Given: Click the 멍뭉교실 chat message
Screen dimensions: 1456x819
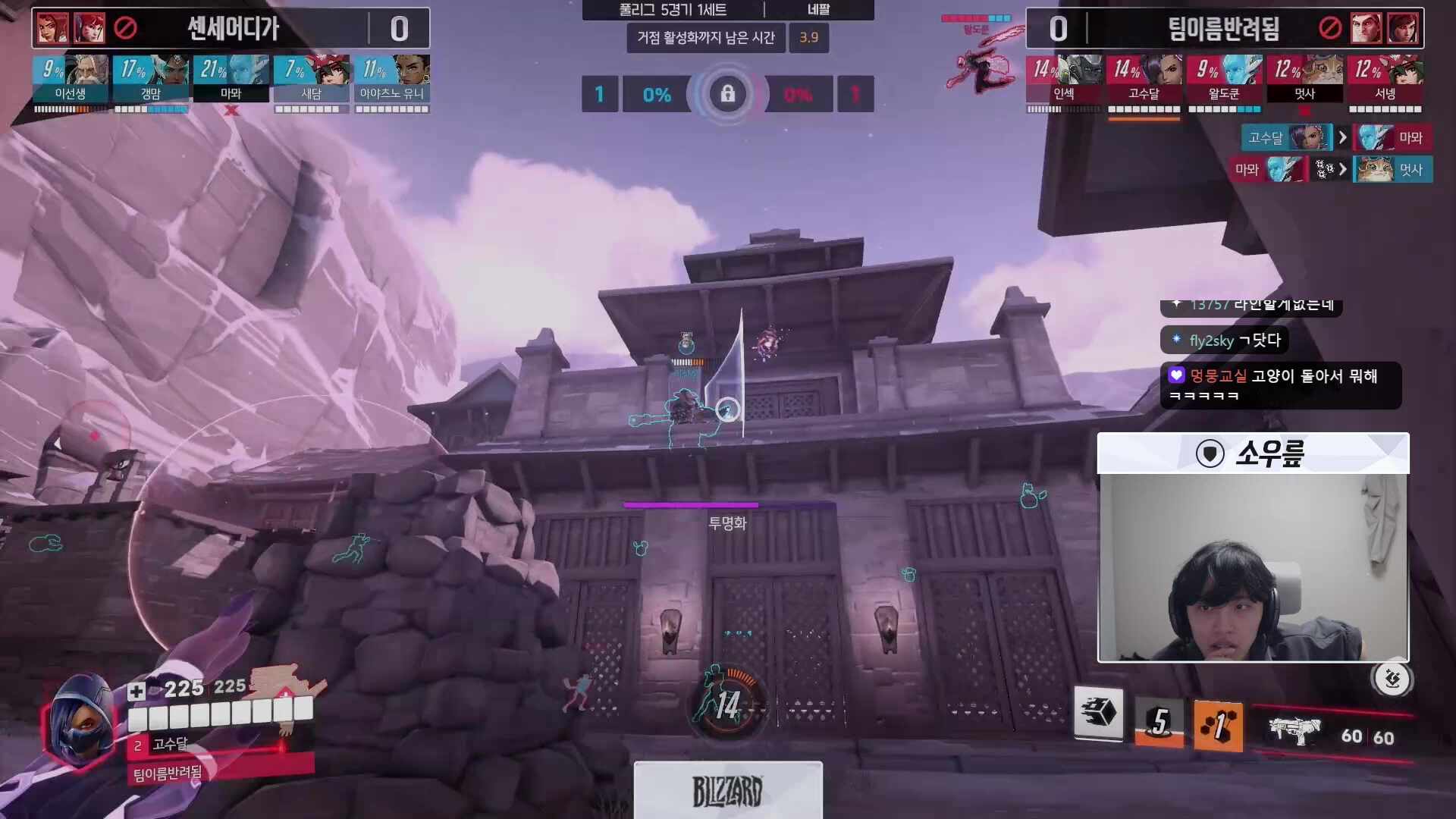Looking at the screenshot, I should point(1280,385).
